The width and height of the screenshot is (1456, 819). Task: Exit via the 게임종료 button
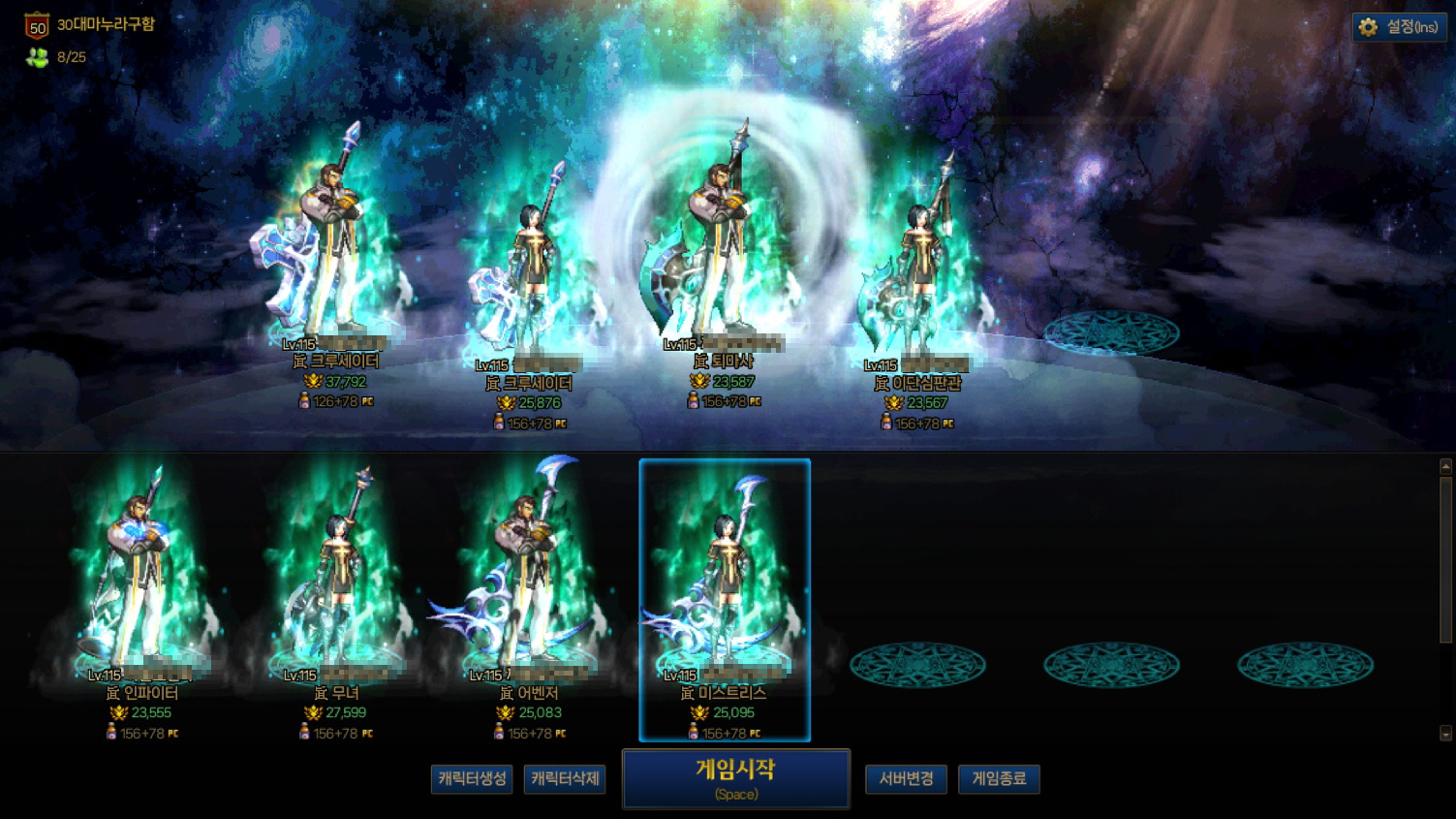999,778
